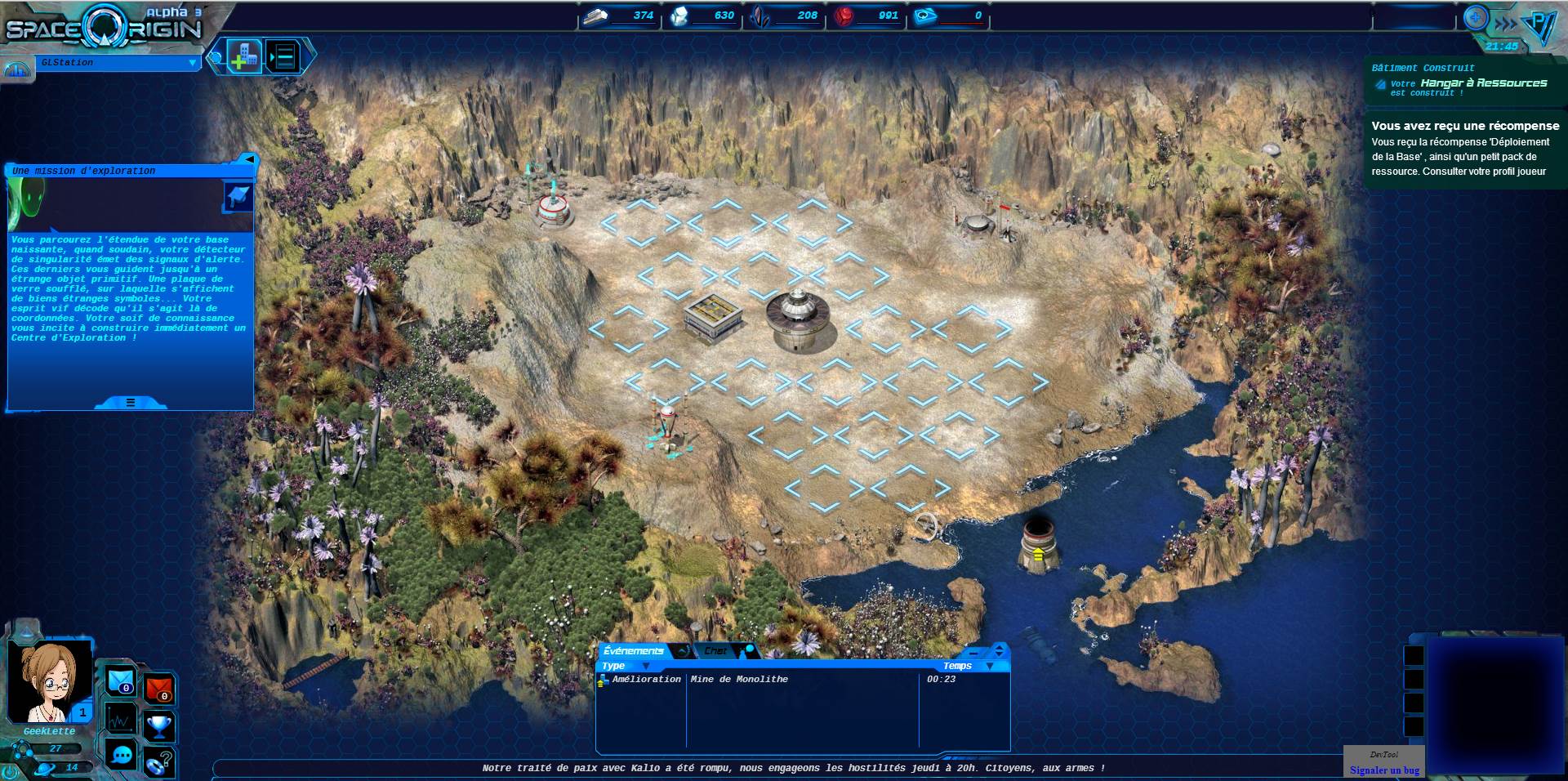Expand mission panel using bottom handle
1568x781 pixels.
[x=131, y=402]
